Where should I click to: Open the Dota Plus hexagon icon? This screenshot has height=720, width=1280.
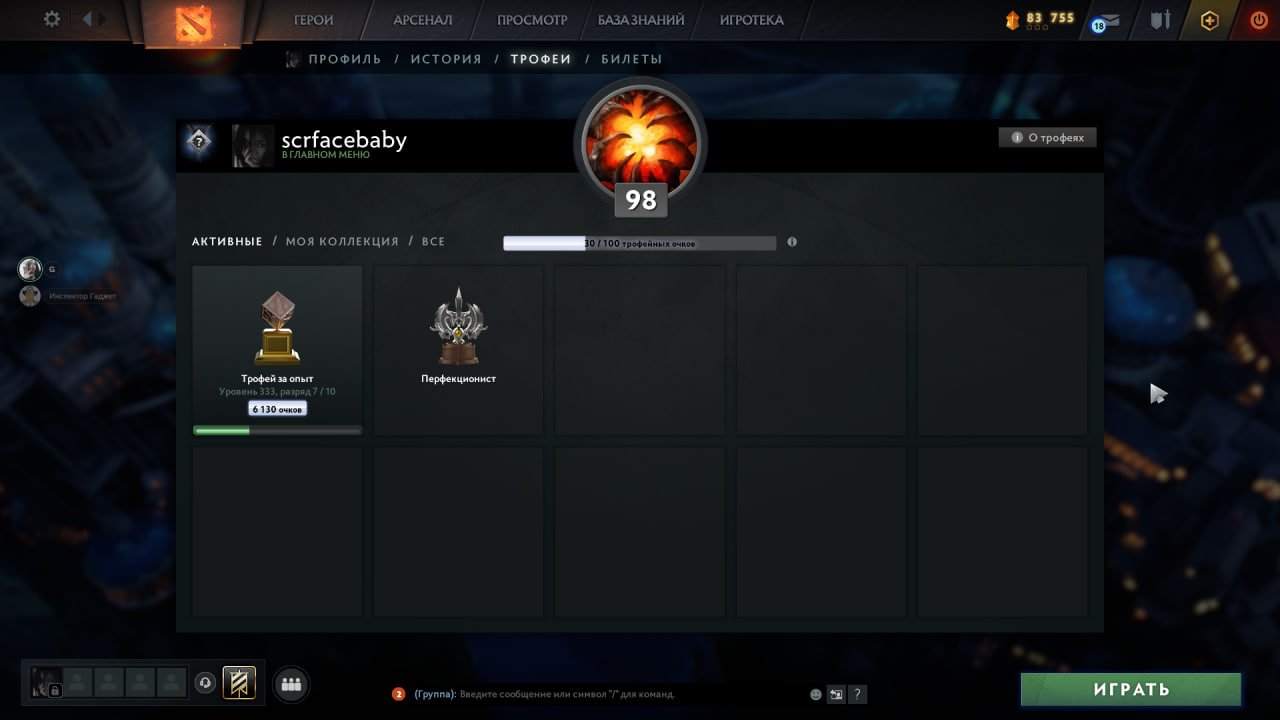click(x=1209, y=19)
